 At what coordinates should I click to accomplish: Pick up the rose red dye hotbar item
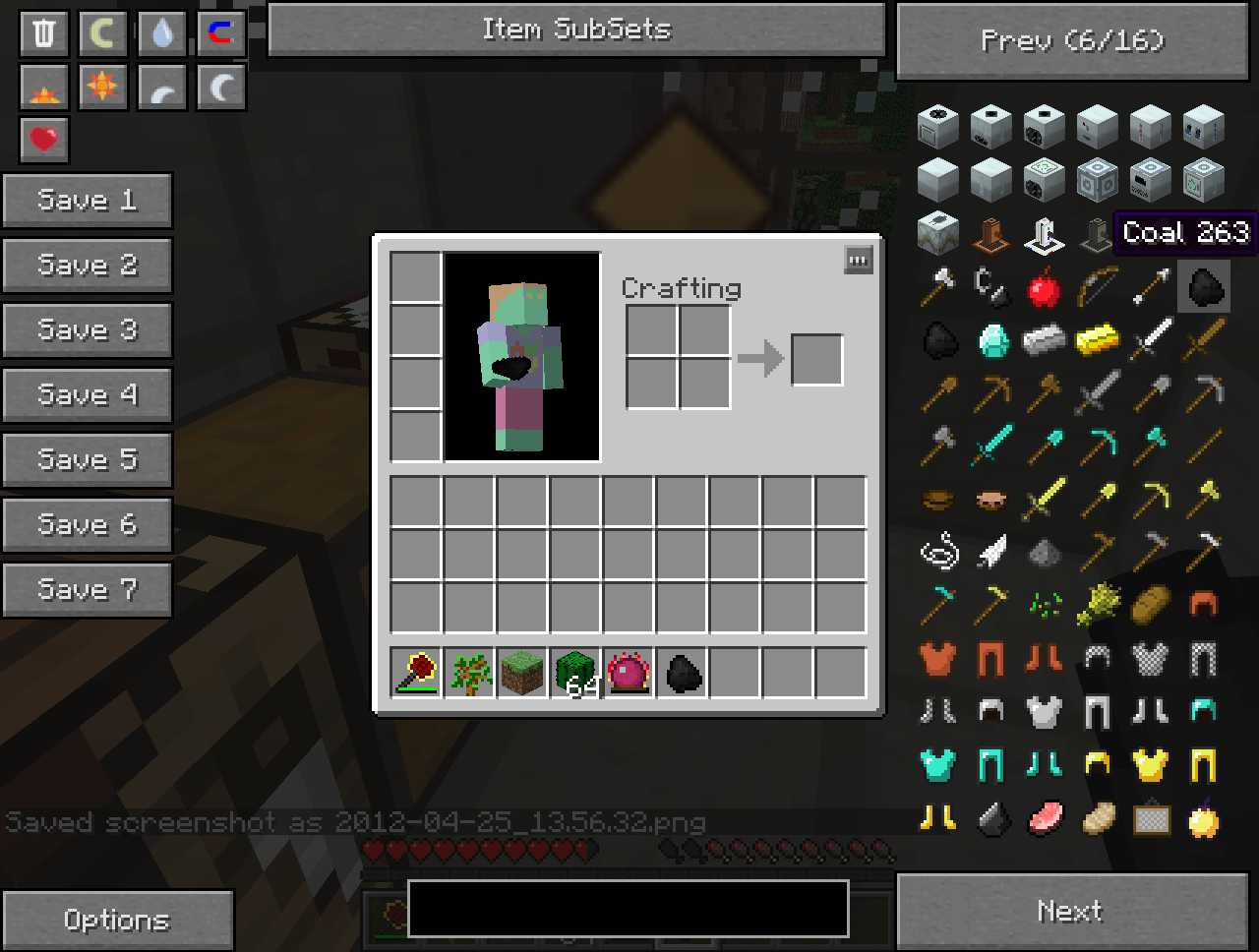pos(416,673)
